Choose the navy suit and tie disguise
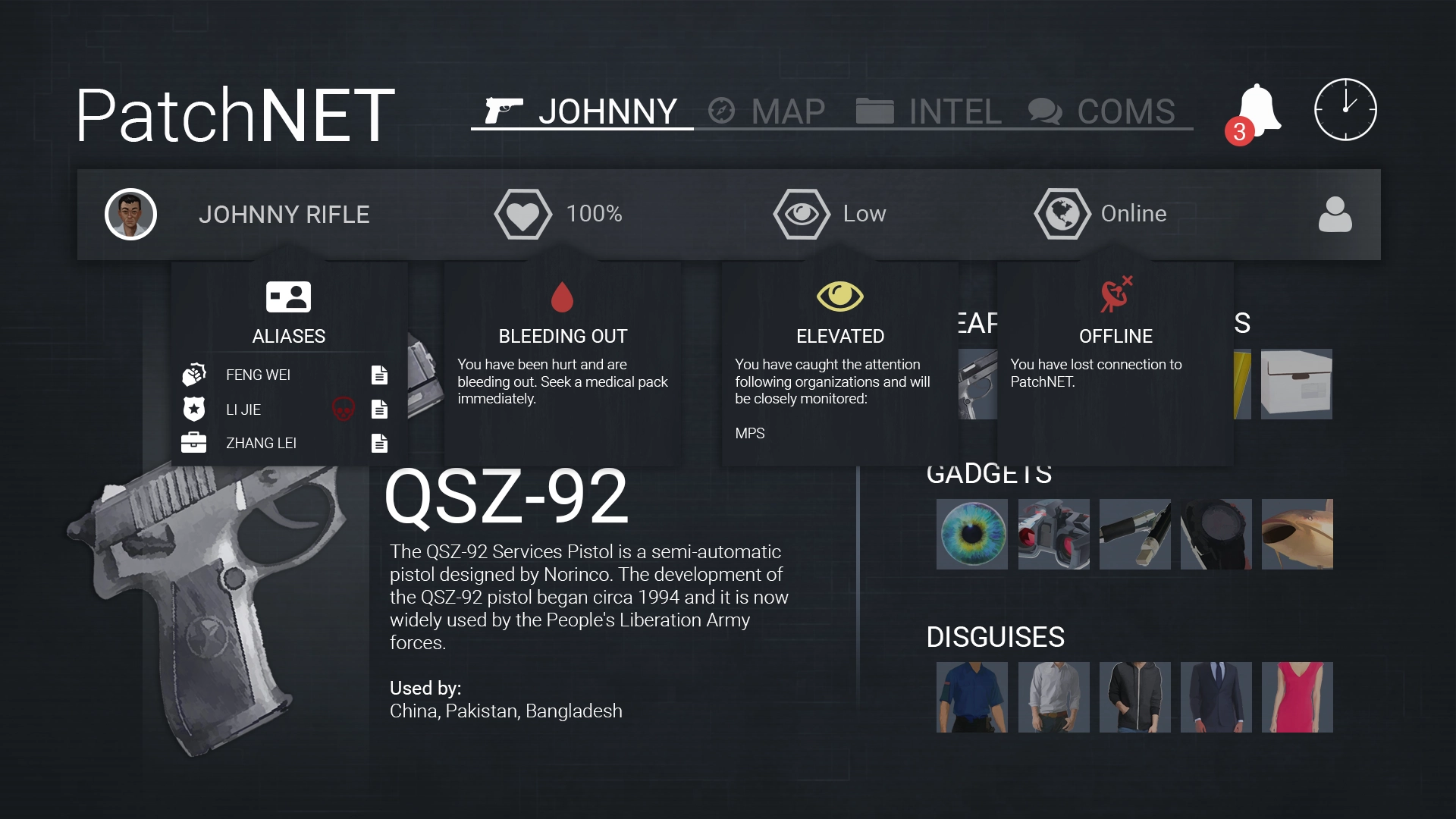This screenshot has width=1456, height=819. click(x=1216, y=697)
